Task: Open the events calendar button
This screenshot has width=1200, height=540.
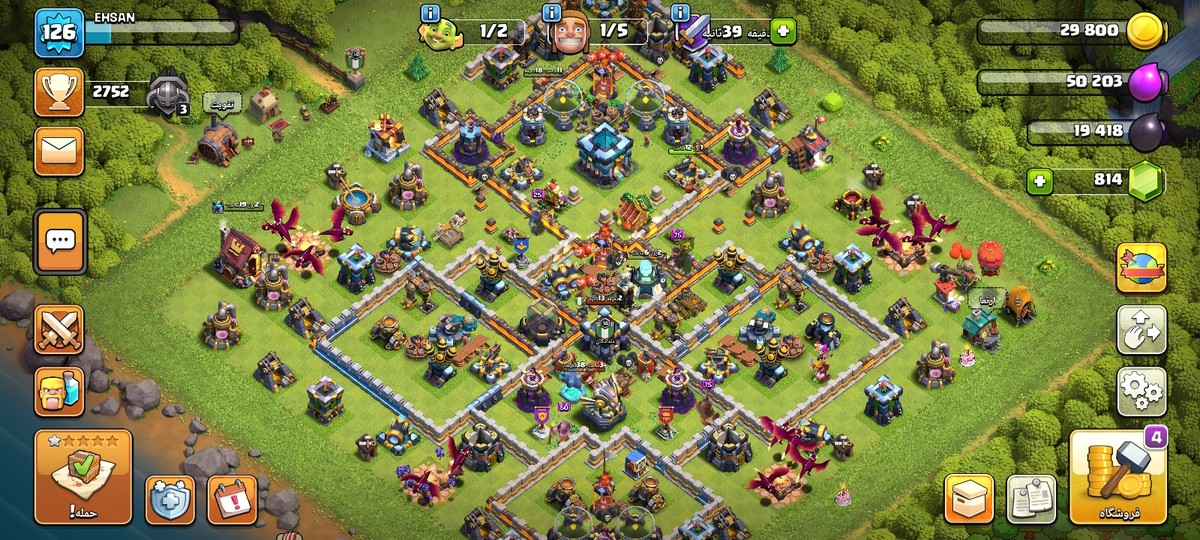Action: click(x=232, y=499)
